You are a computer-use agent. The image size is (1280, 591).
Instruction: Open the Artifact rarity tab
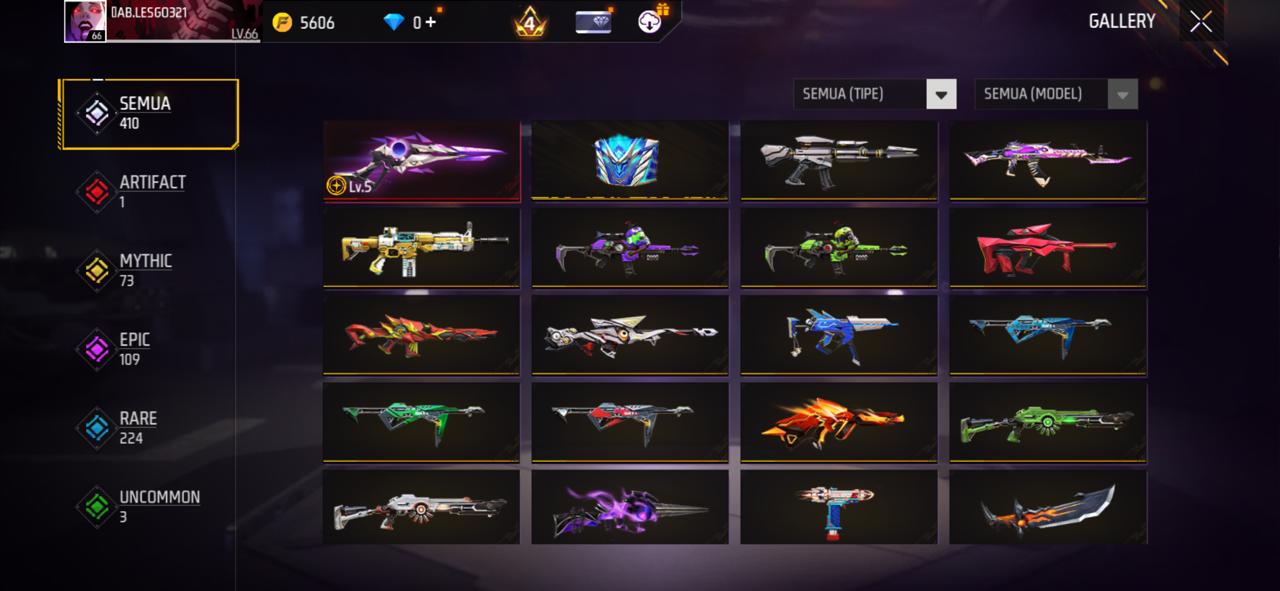(x=150, y=191)
